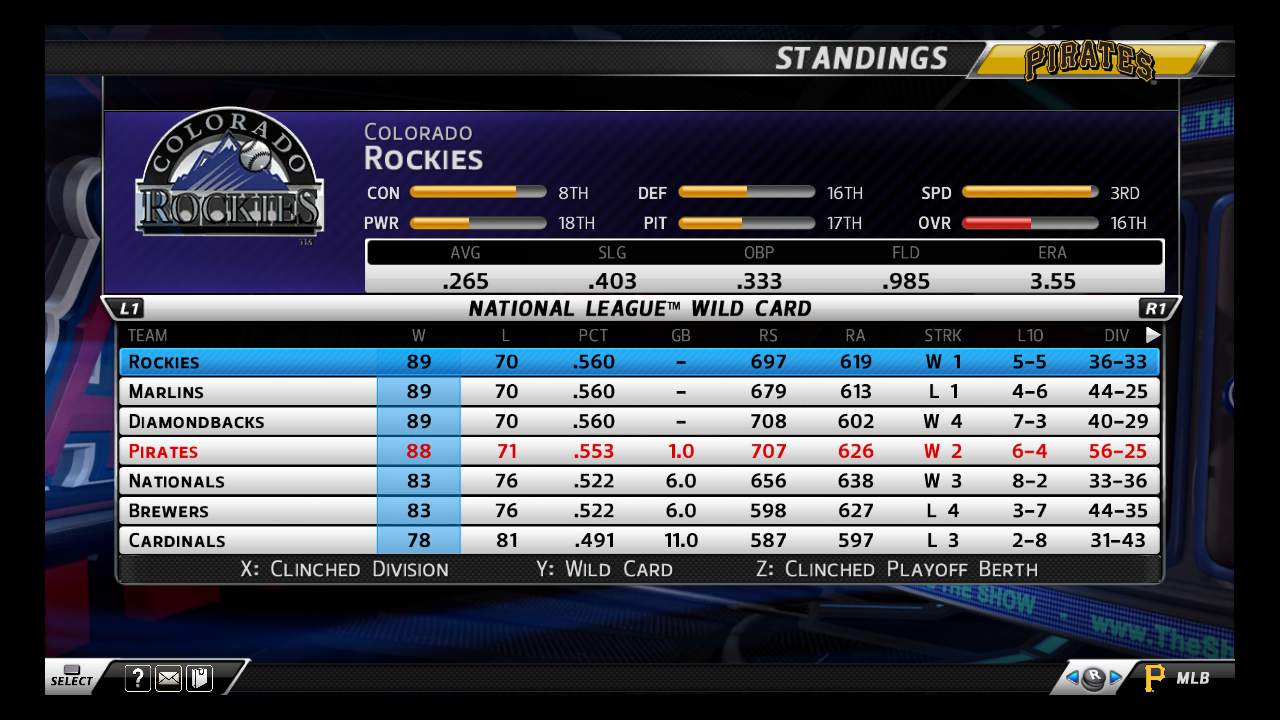This screenshot has height=720, width=1280.
Task: Select the Cardinals standings row
Action: pyautogui.click(x=639, y=541)
